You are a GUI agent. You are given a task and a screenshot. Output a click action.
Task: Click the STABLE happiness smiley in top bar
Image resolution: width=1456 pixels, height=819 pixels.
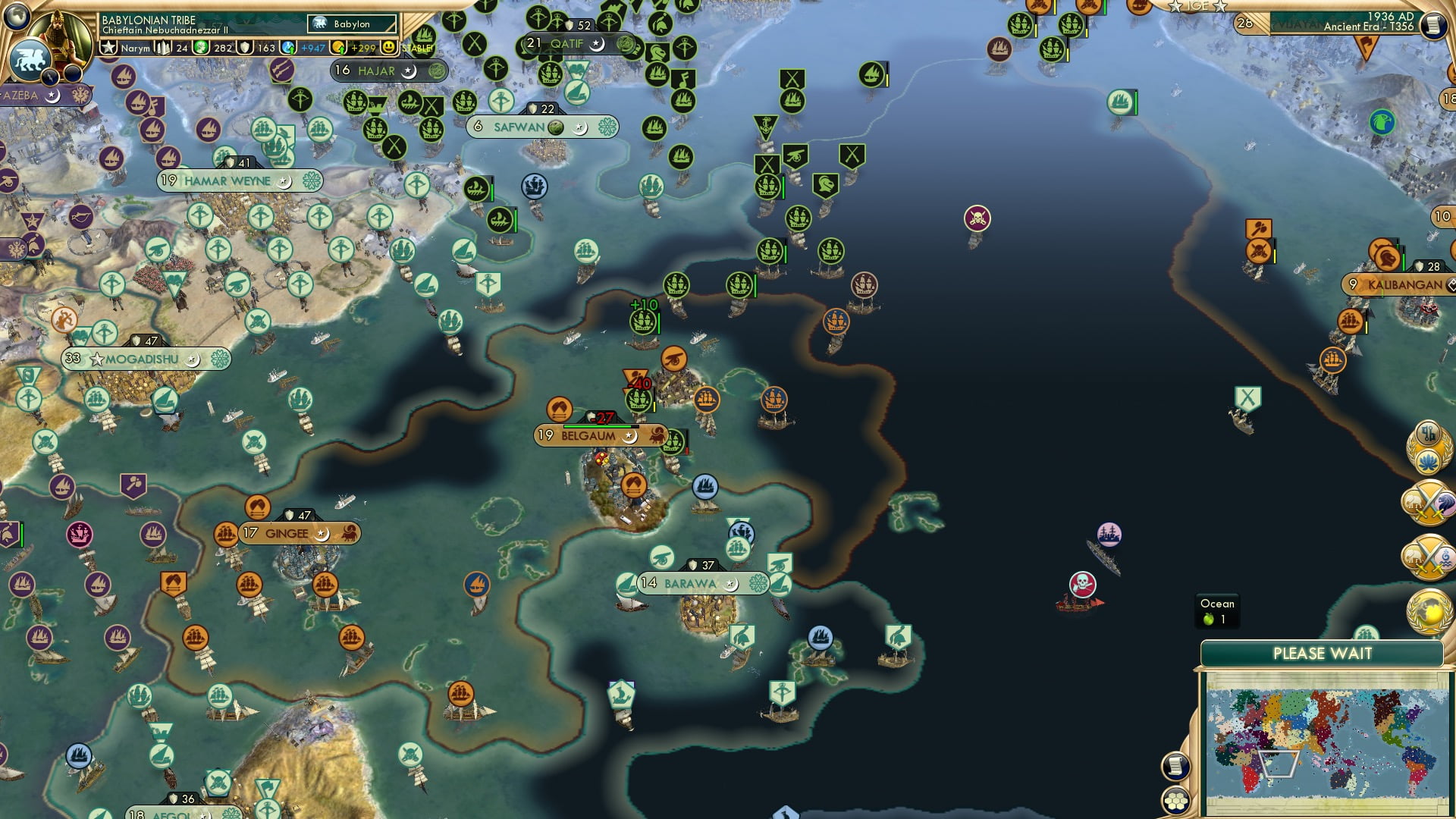coord(388,47)
